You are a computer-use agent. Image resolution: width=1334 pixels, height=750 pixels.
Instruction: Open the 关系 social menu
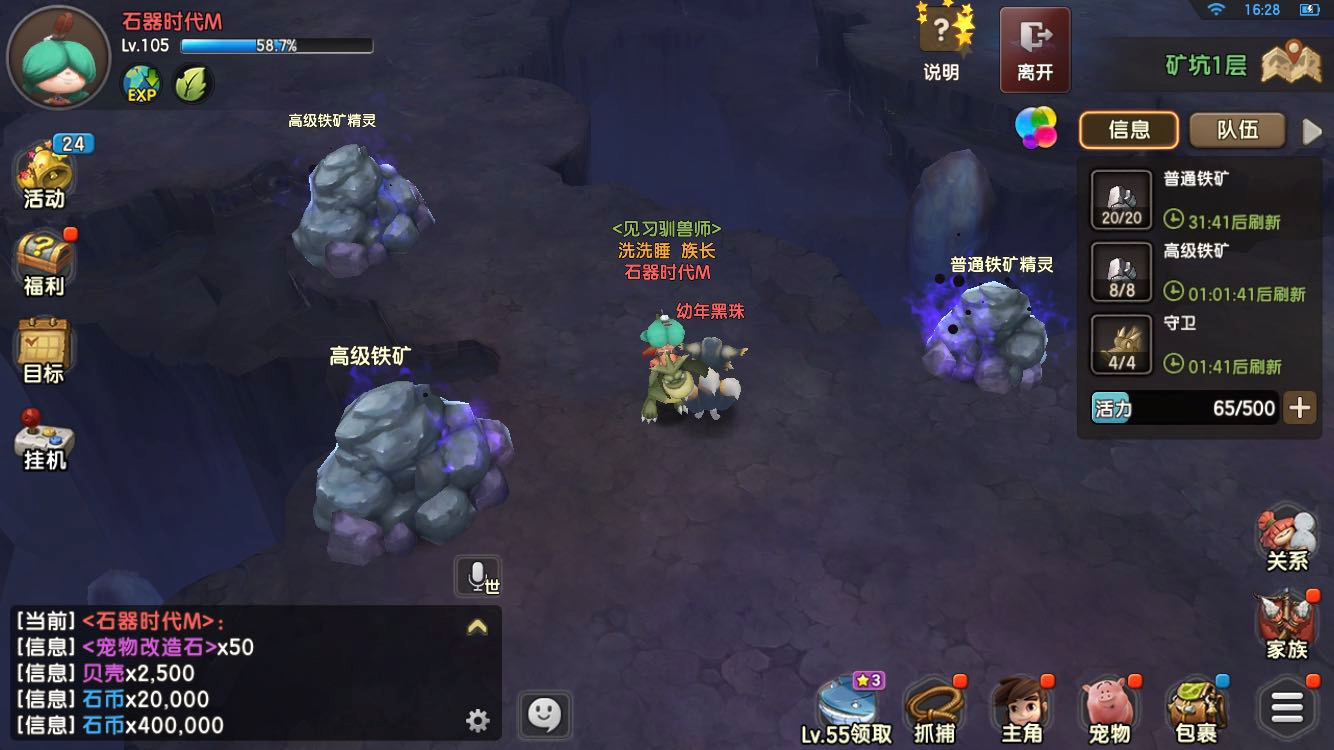coord(1287,540)
